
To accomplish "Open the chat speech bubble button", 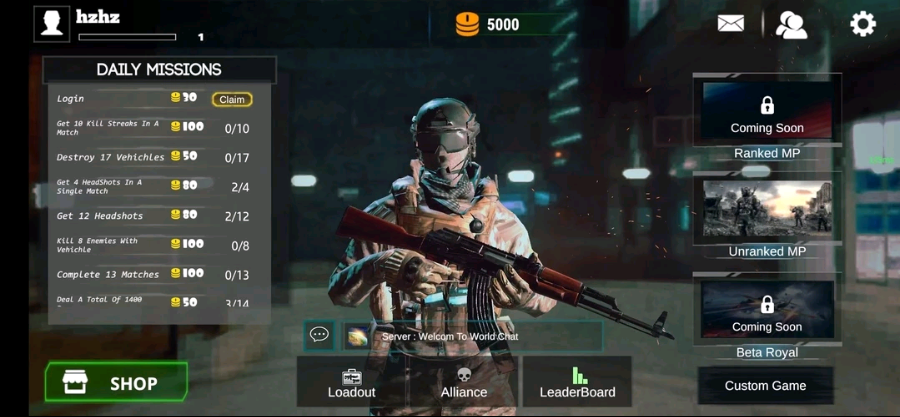I will click(320, 335).
